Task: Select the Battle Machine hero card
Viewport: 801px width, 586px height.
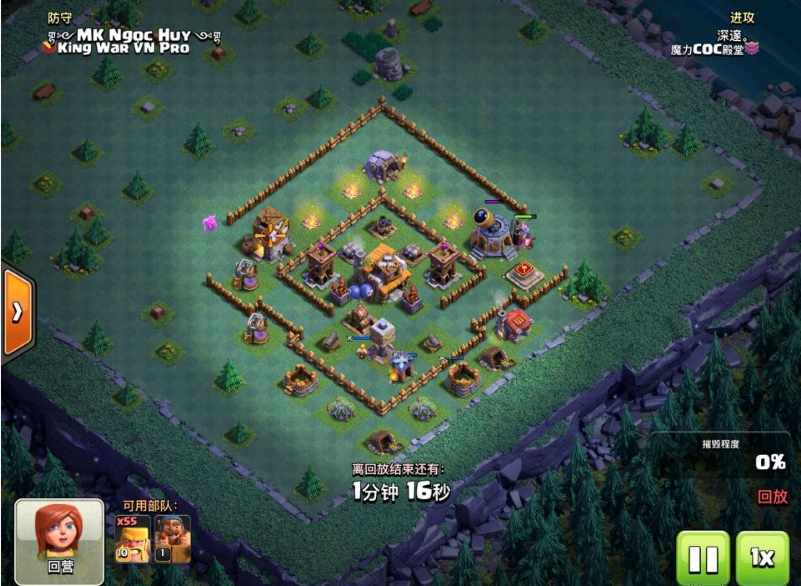Action: [x=172, y=539]
